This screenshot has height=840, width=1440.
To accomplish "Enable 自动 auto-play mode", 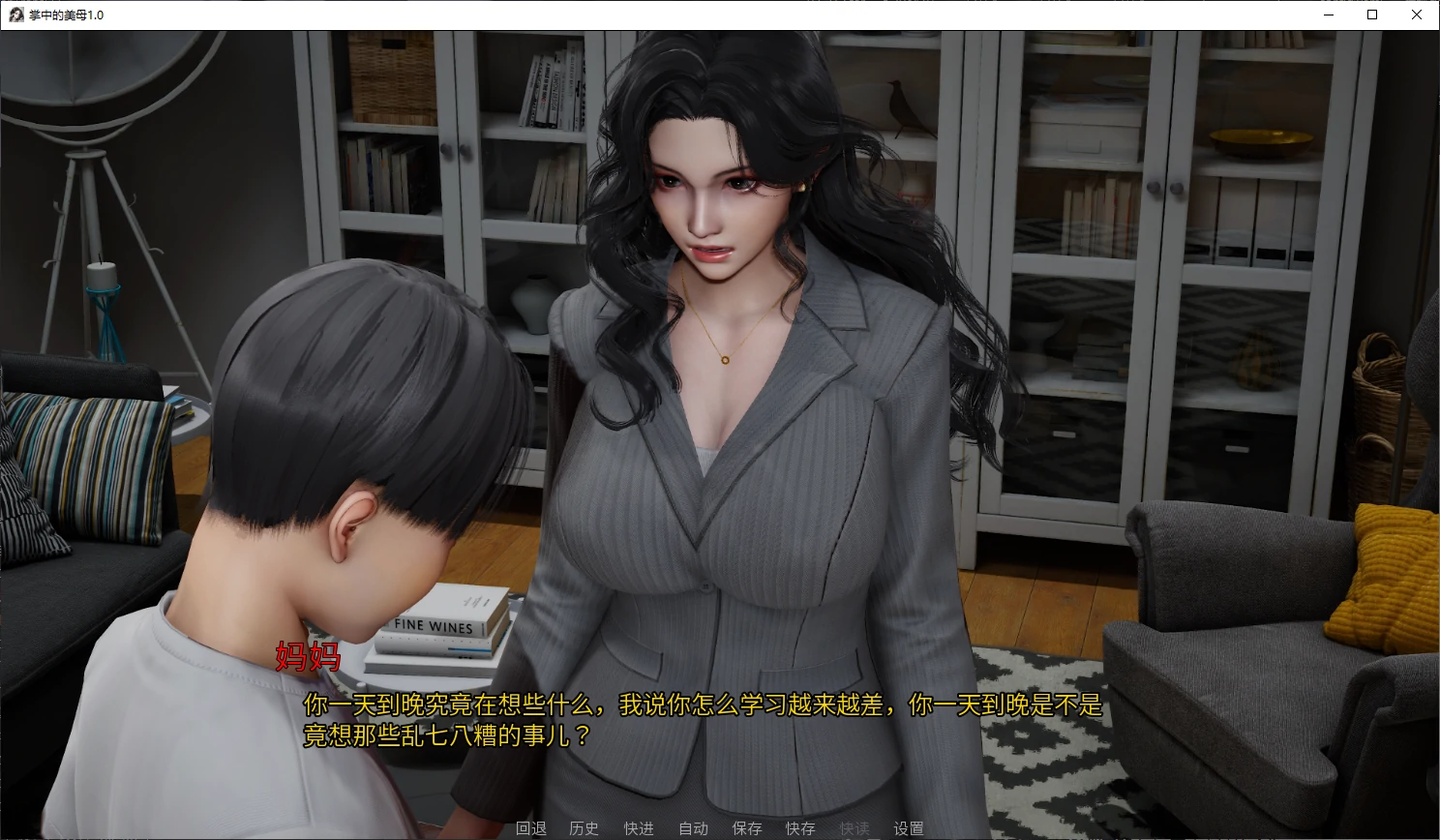I will 694,828.
